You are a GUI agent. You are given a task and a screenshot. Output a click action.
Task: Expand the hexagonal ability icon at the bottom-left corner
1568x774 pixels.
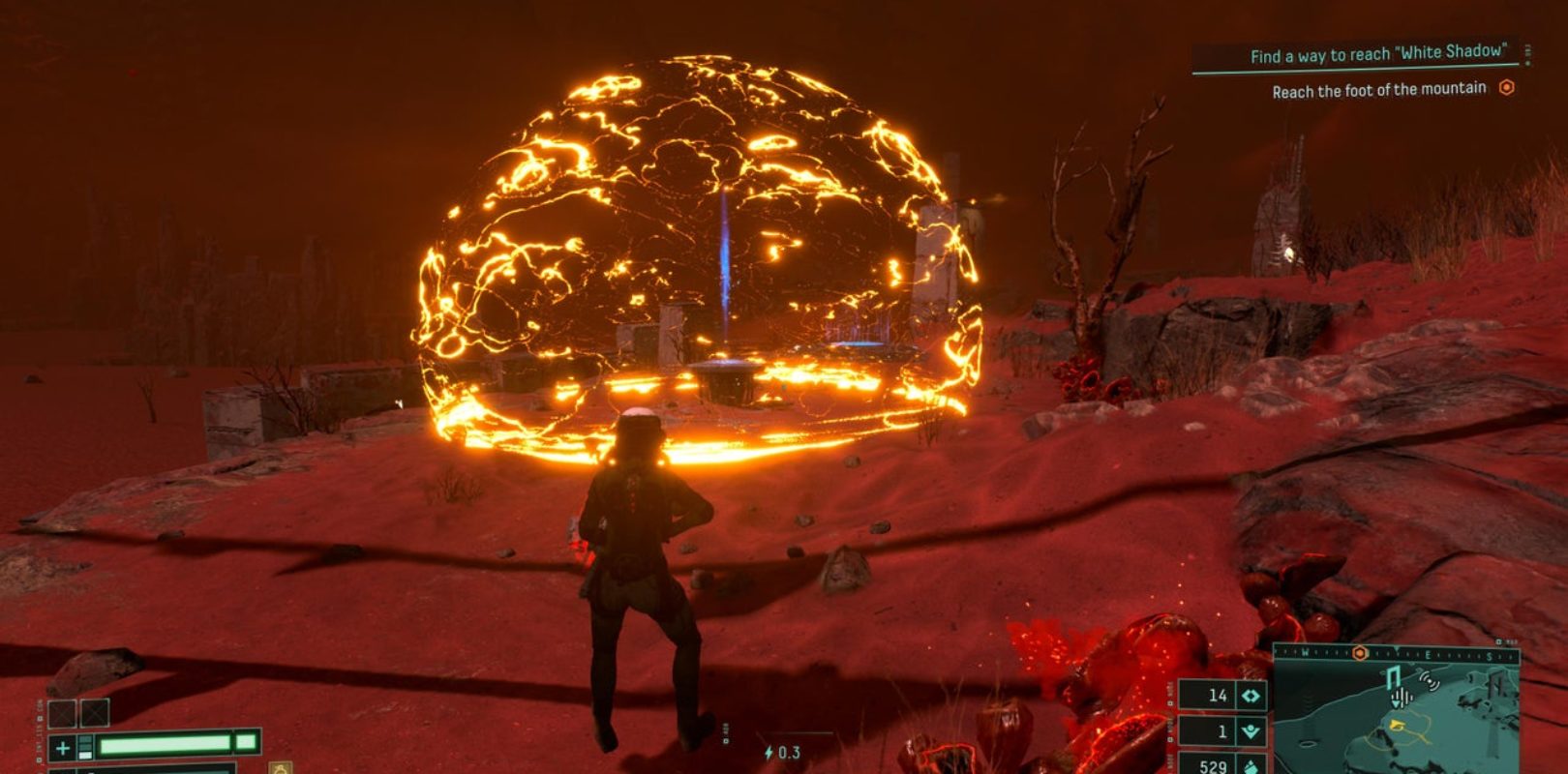tap(280, 769)
